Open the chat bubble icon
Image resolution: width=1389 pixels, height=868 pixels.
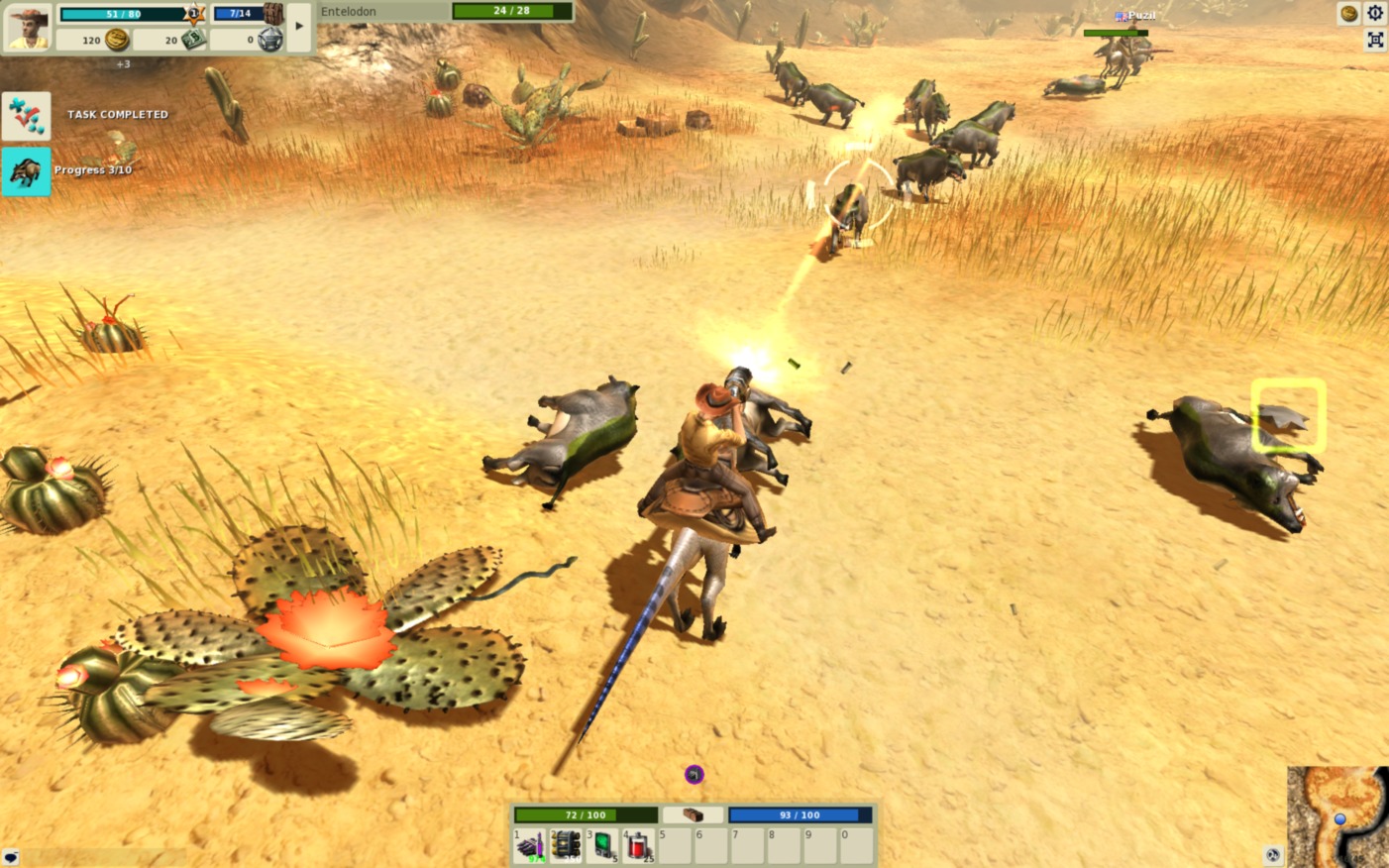[x=11, y=857]
